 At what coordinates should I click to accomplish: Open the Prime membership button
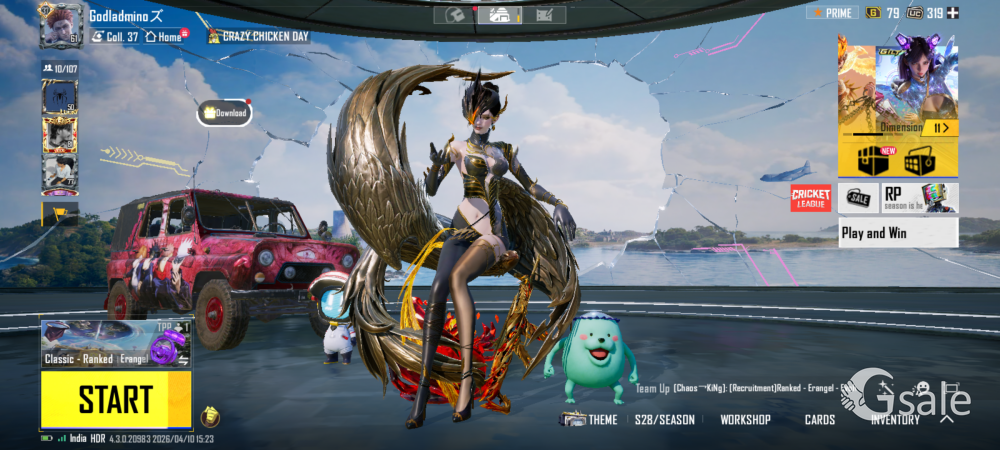tap(832, 13)
